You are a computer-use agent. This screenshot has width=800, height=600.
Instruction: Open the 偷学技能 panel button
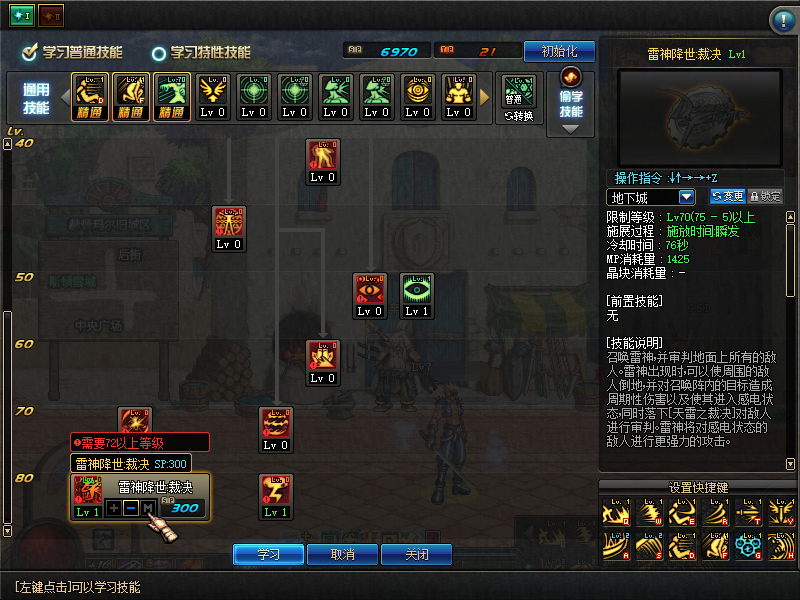point(571,101)
